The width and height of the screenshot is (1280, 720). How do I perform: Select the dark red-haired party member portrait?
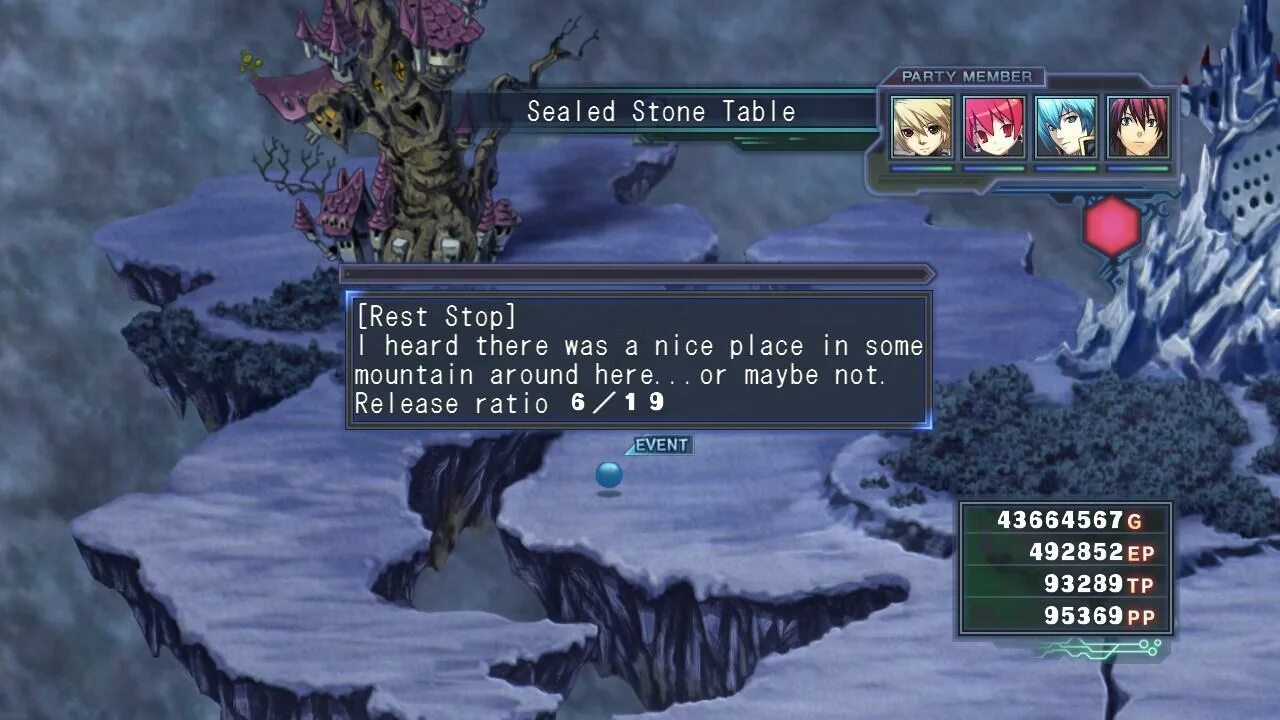click(x=1138, y=127)
